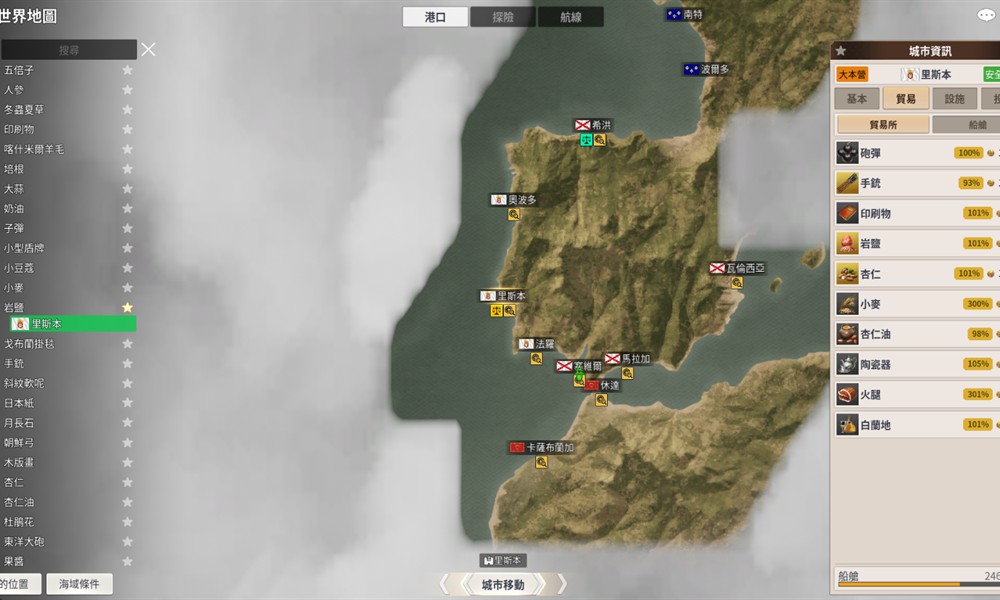This screenshot has width=1000, height=600.
Task: Choose 人參 from the goods list
Action: pyautogui.click(x=14, y=90)
